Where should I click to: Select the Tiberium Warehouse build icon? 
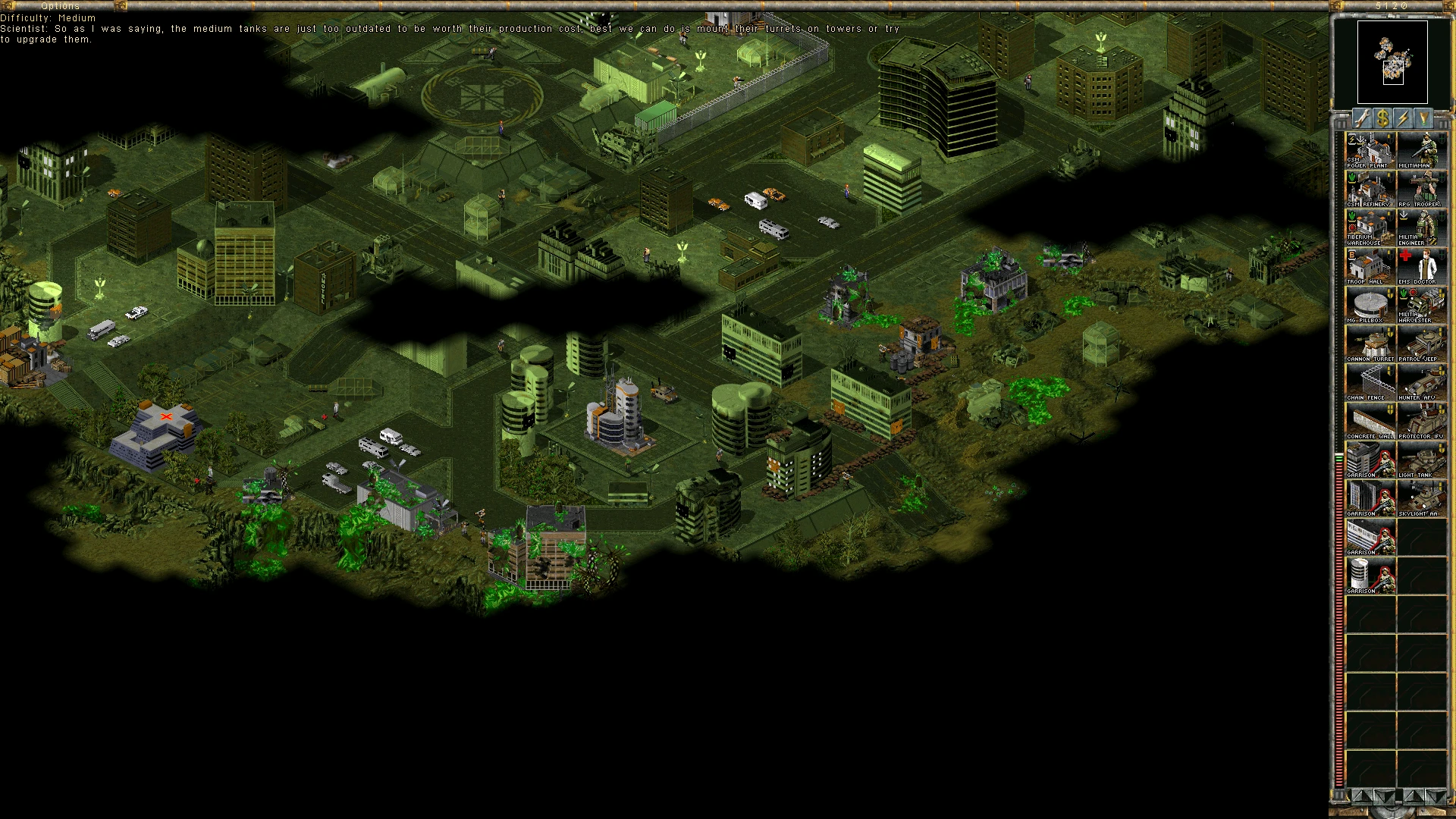pyautogui.click(x=1370, y=227)
